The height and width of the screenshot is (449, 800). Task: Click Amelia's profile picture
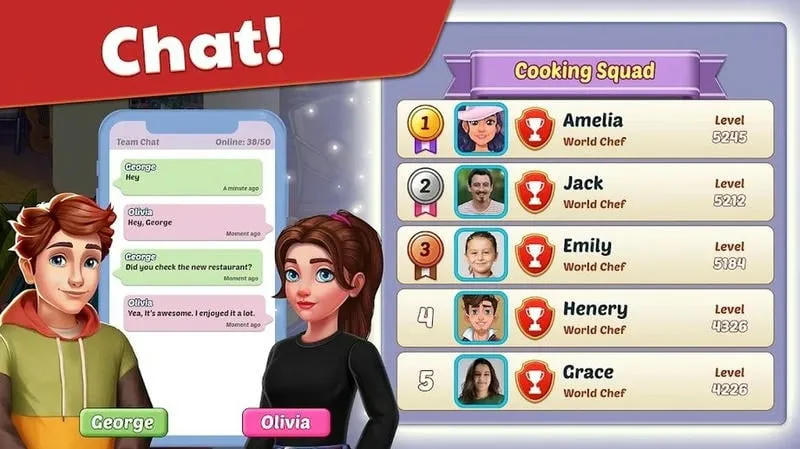[481, 129]
